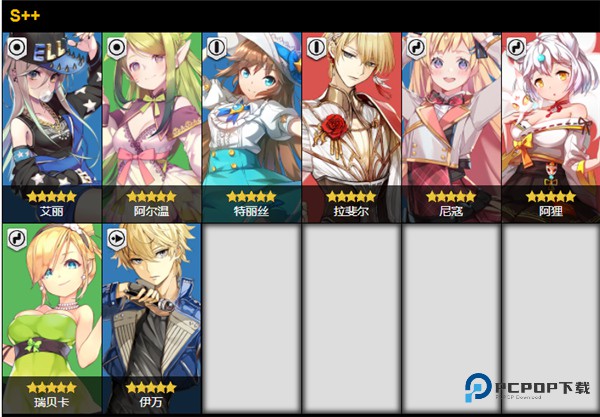The image size is (600, 417).
Task: Pick the 特丽丝 character card
Action: point(252,126)
